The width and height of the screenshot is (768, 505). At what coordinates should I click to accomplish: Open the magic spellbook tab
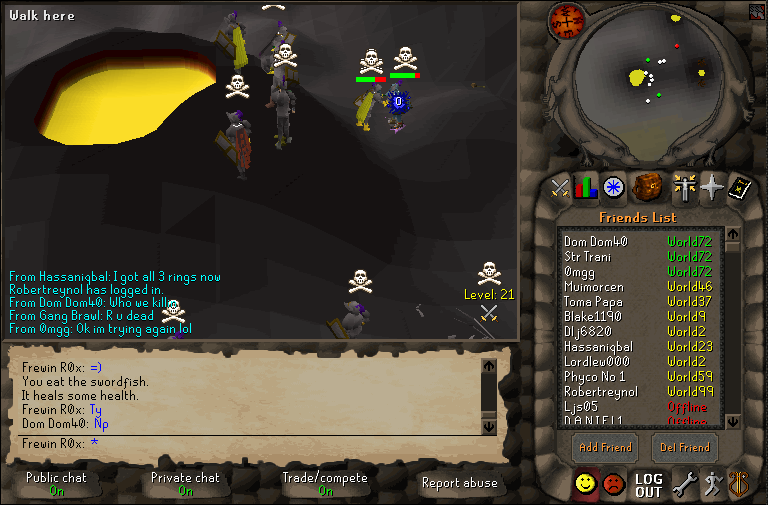tap(739, 187)
